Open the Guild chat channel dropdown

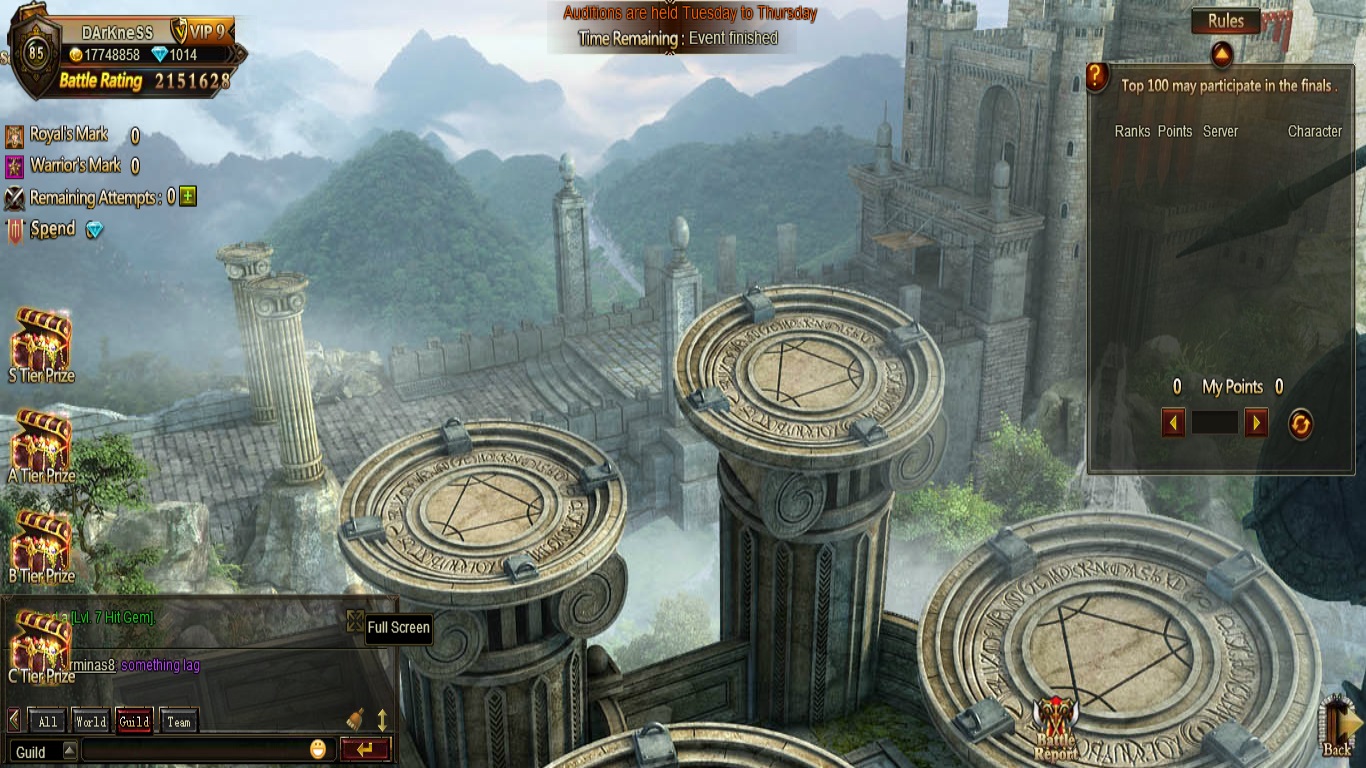[69, 751]
